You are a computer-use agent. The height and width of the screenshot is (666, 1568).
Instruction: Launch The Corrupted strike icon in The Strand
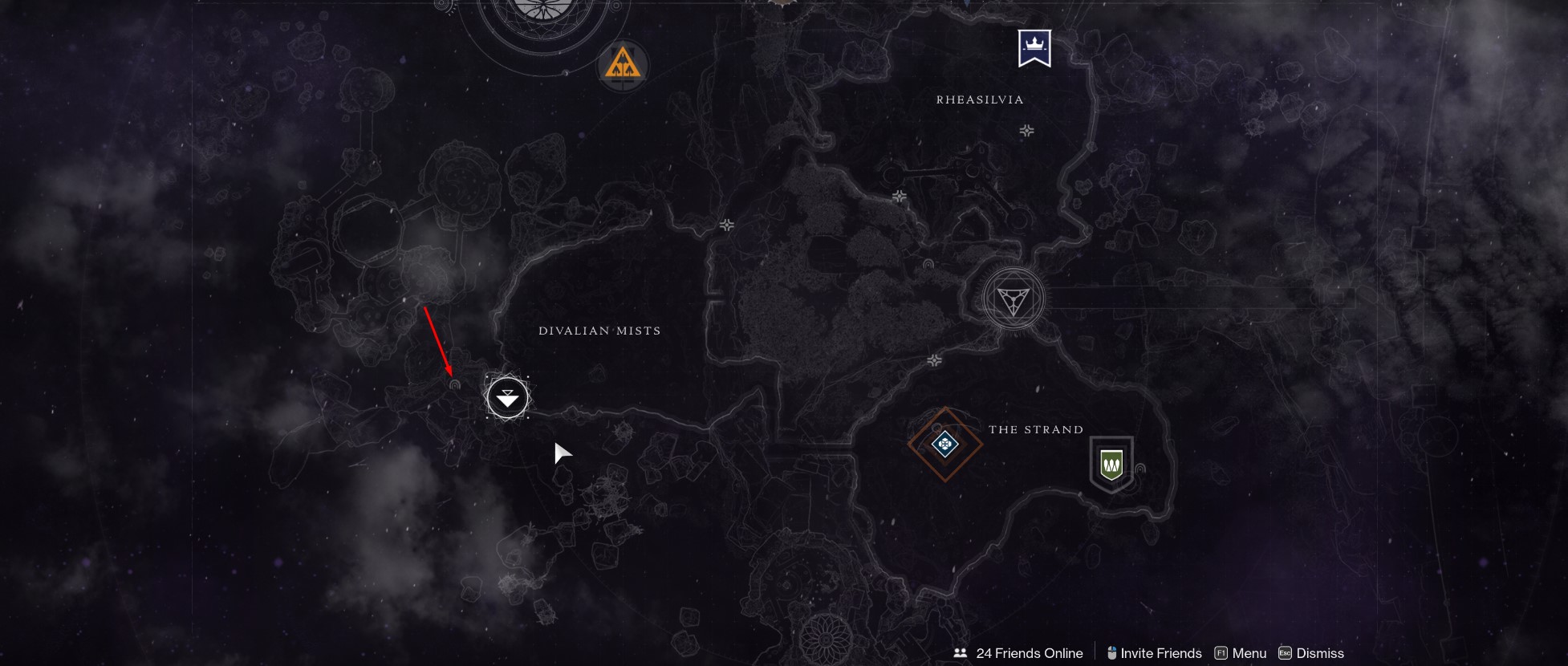(944, 443)
